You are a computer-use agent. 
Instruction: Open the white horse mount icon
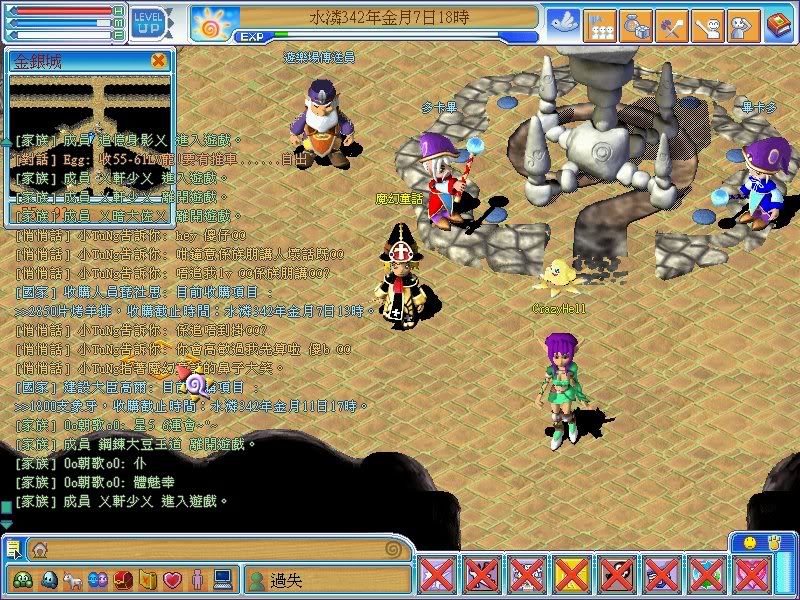[74, 579]
